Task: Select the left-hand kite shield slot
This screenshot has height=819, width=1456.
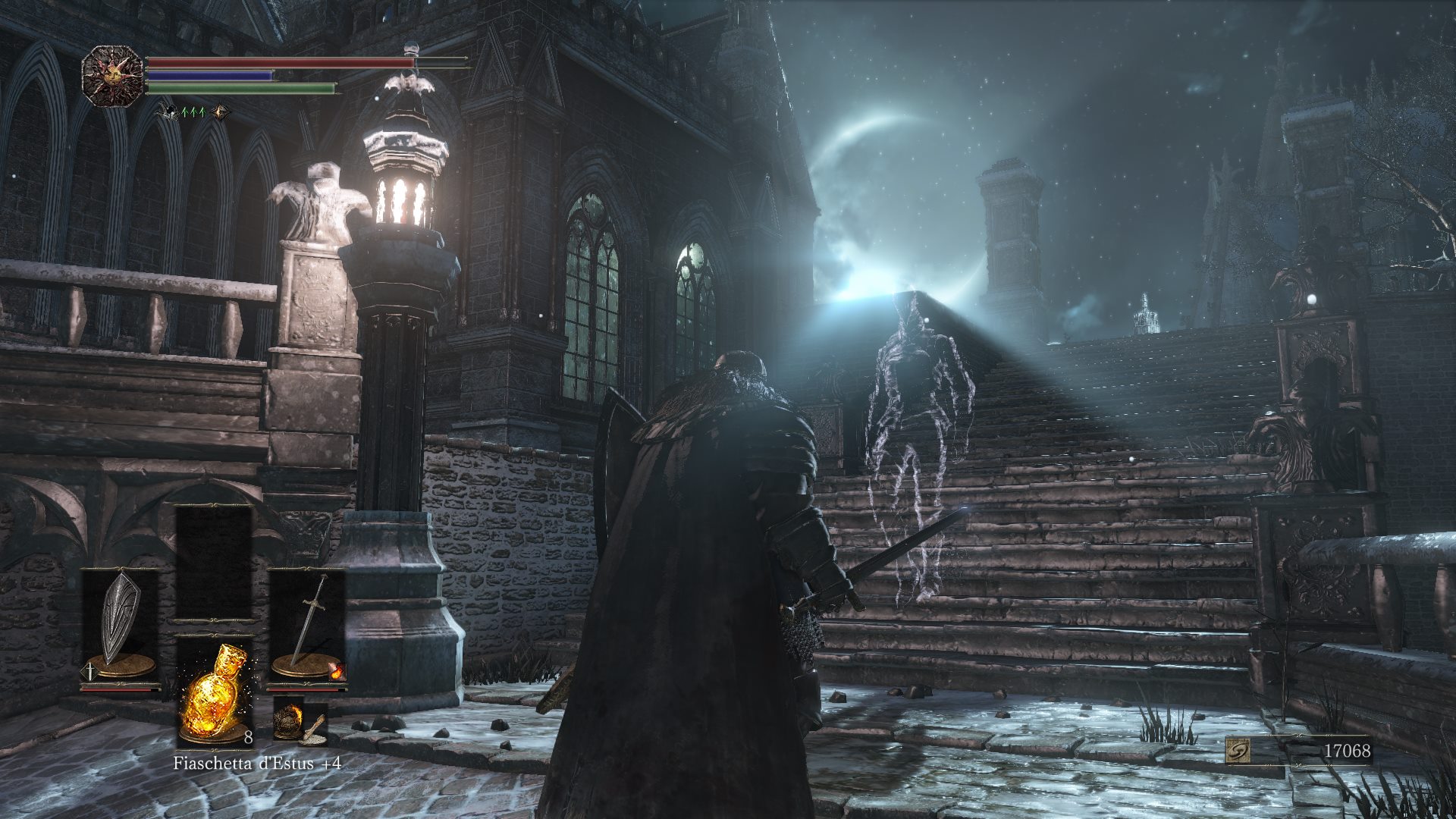Action: (118, 623)
